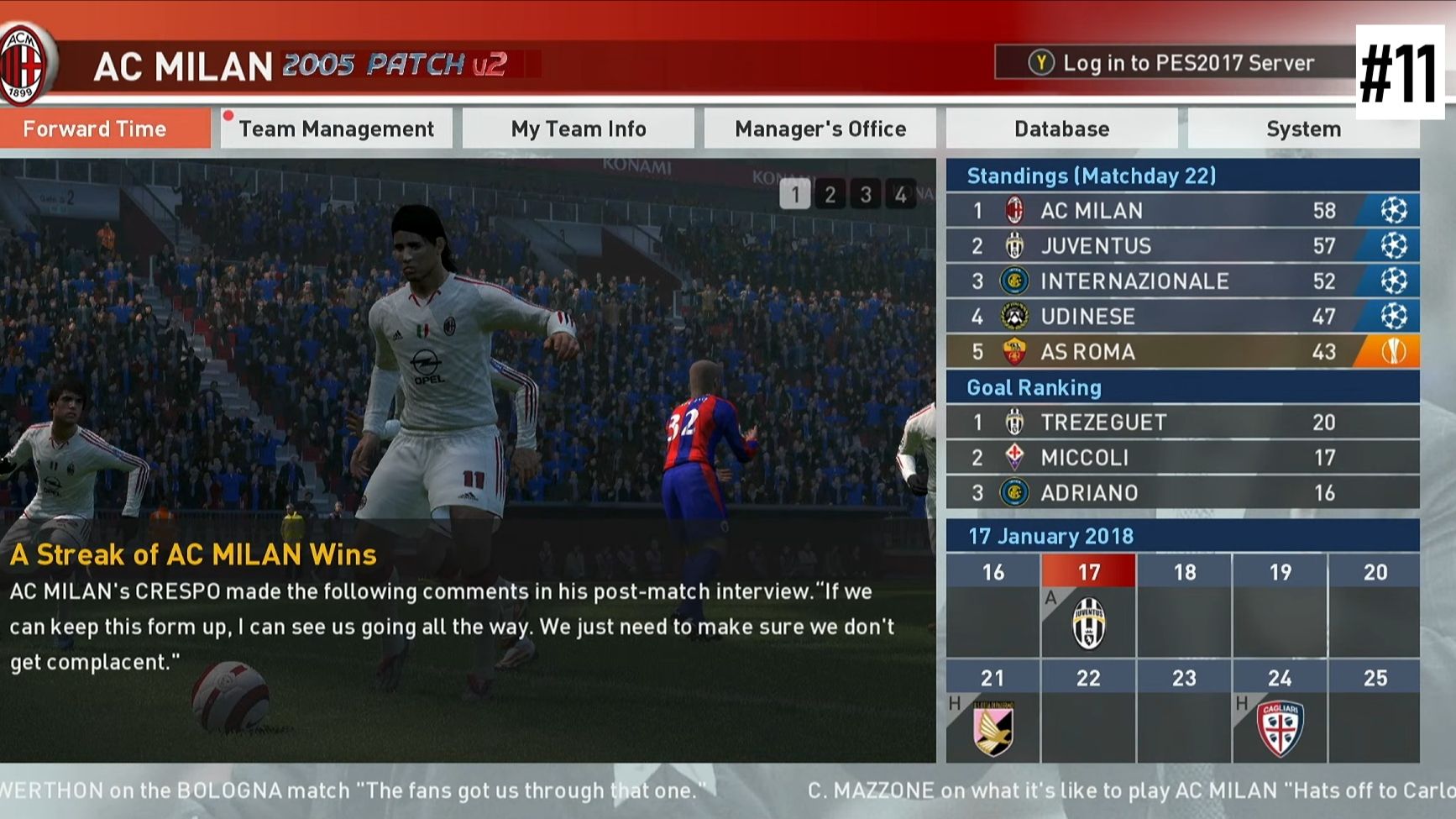Switch to My Team Info tab
This screenshot has width=1456, height=819.
579,129
